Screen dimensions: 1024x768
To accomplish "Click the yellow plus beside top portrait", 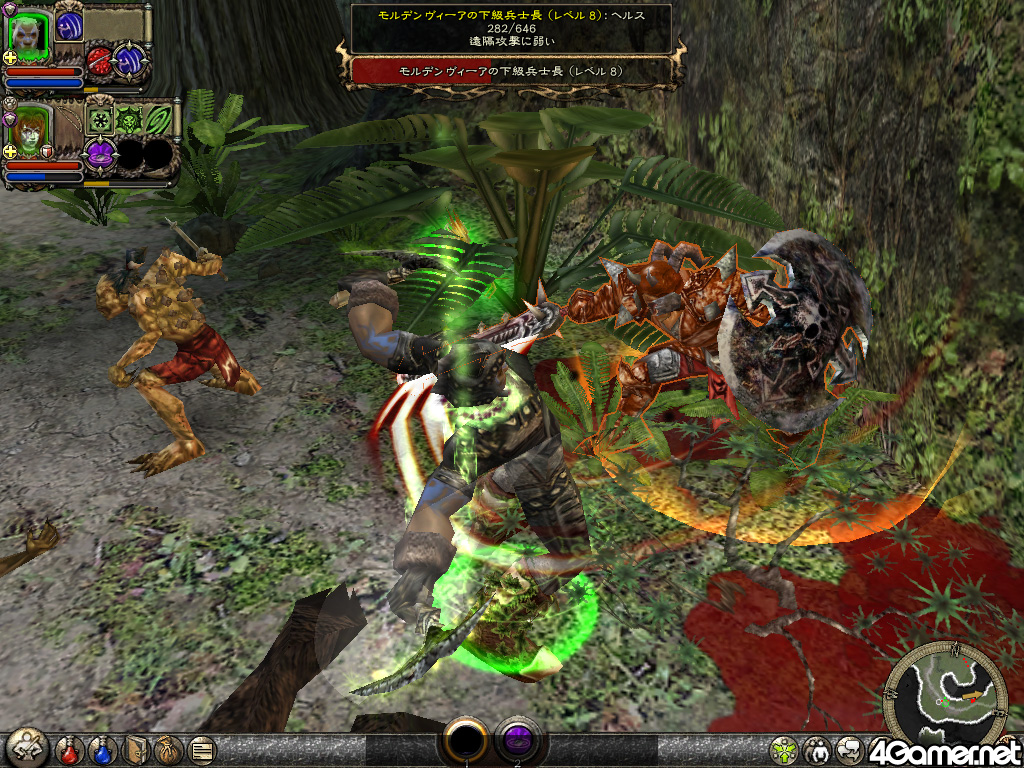I will pos(11,58).
